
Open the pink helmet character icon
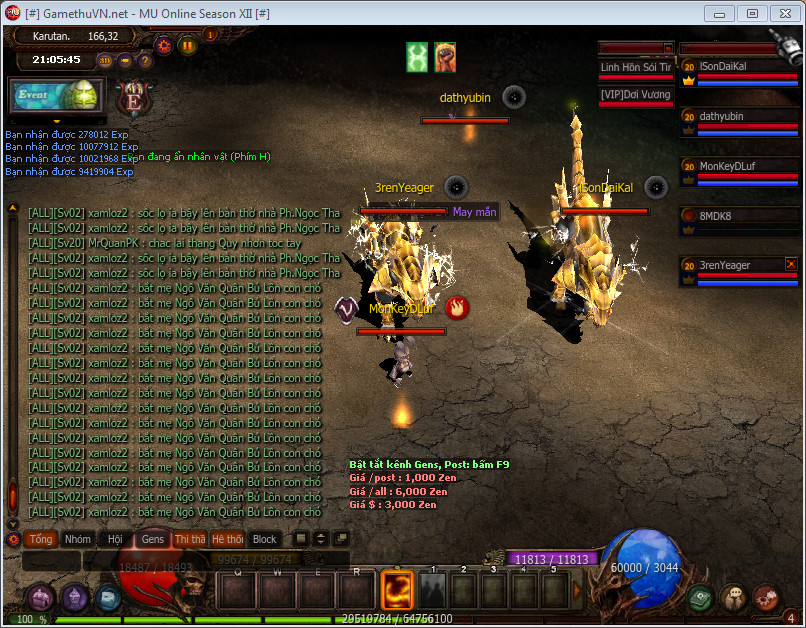pos(40,597)
